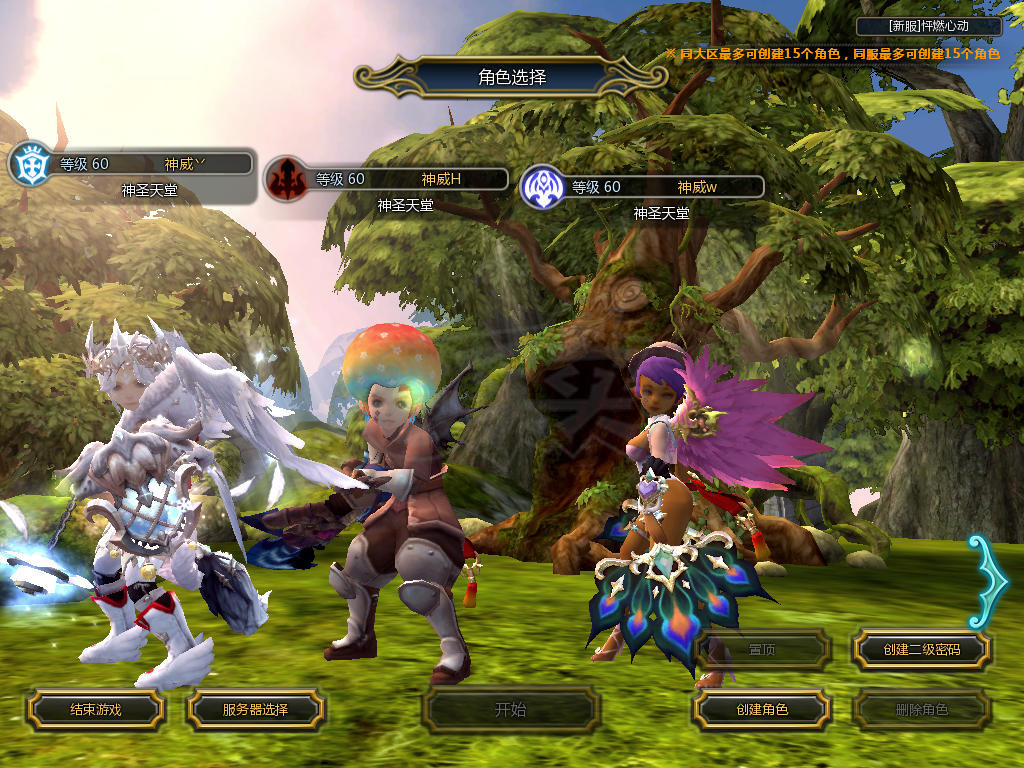1024x768 pixels.
Task: Click the 怦然心动 server name label
Action: pyautogui.click(x=929, y=26)
